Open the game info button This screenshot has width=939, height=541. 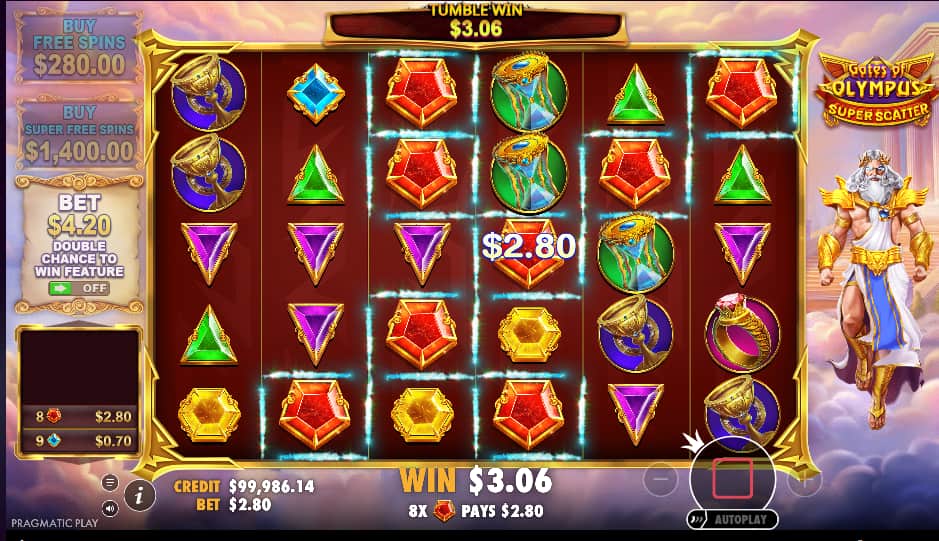click(139, 494)
